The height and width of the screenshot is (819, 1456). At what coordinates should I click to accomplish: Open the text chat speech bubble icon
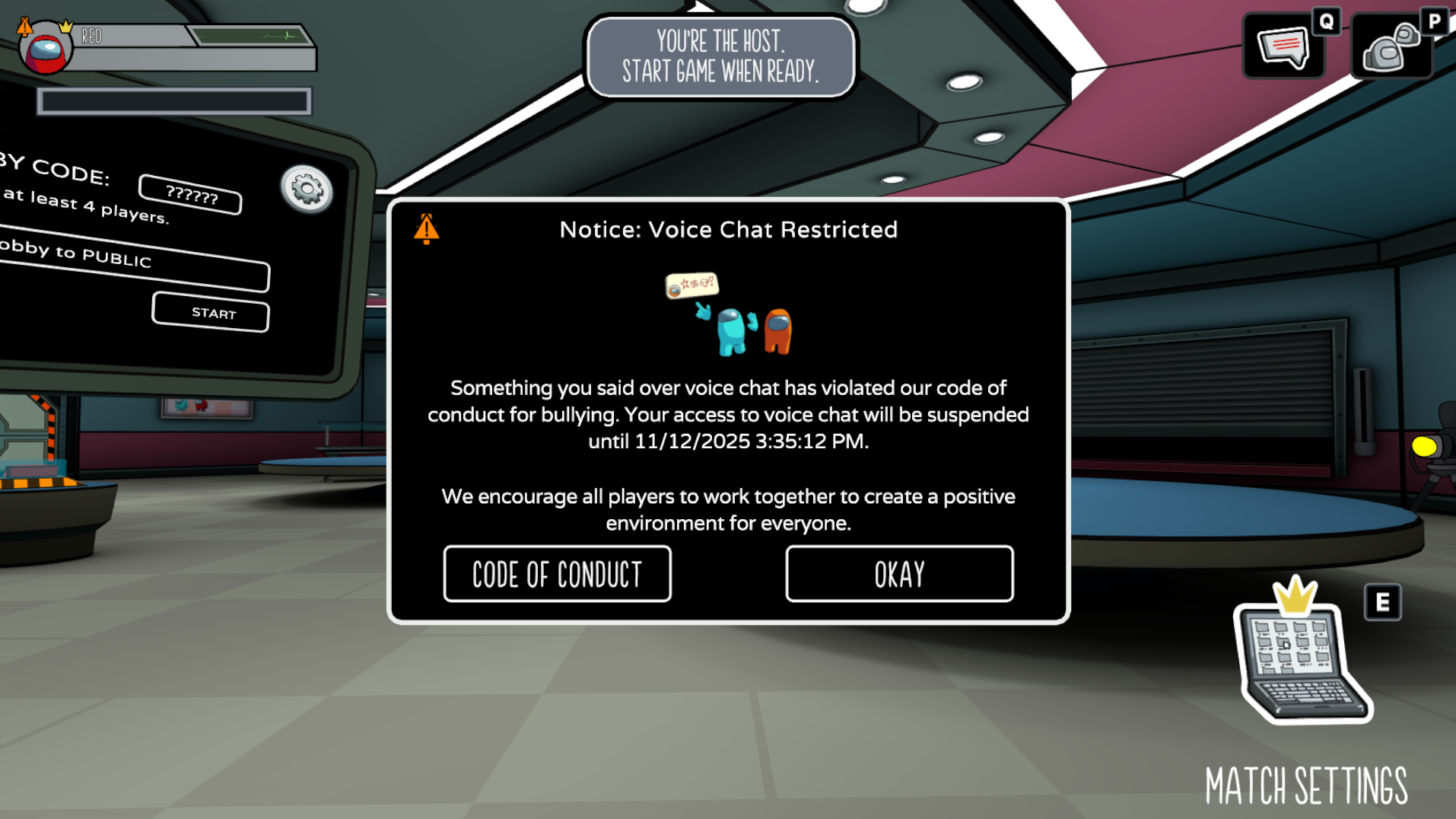point(1283,47)
